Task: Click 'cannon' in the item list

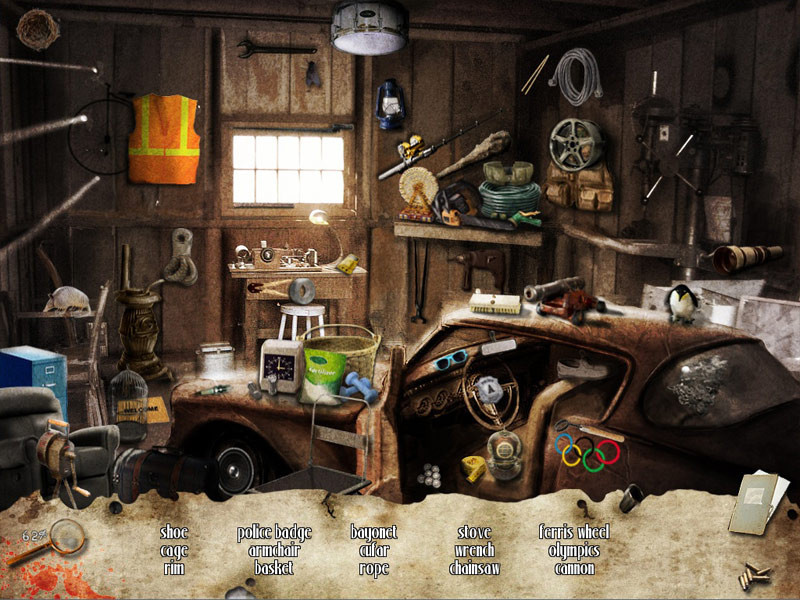Action: [574, 568]
